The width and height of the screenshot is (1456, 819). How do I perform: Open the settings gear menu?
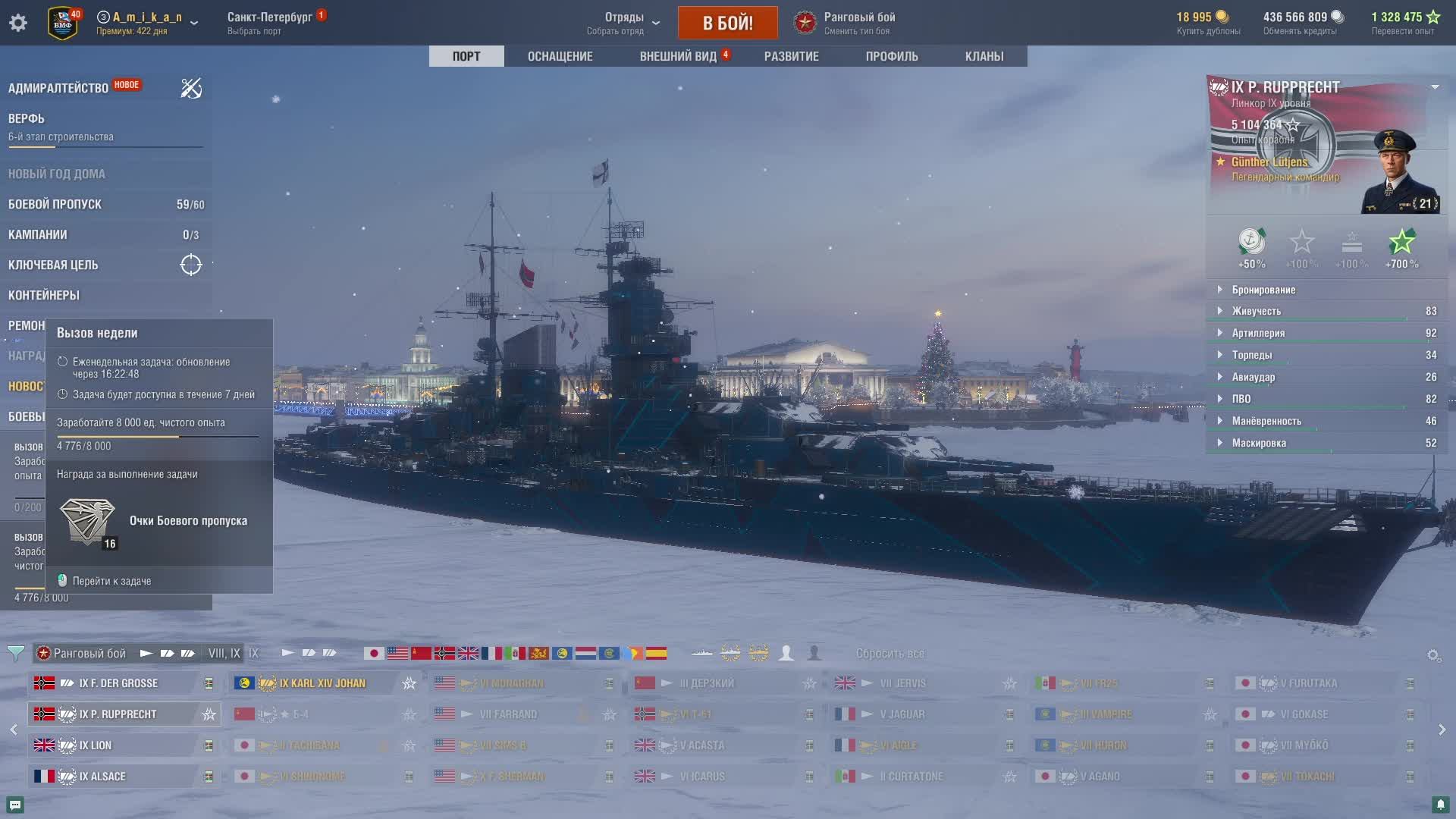pyautogui.click(x=18, y=23)
